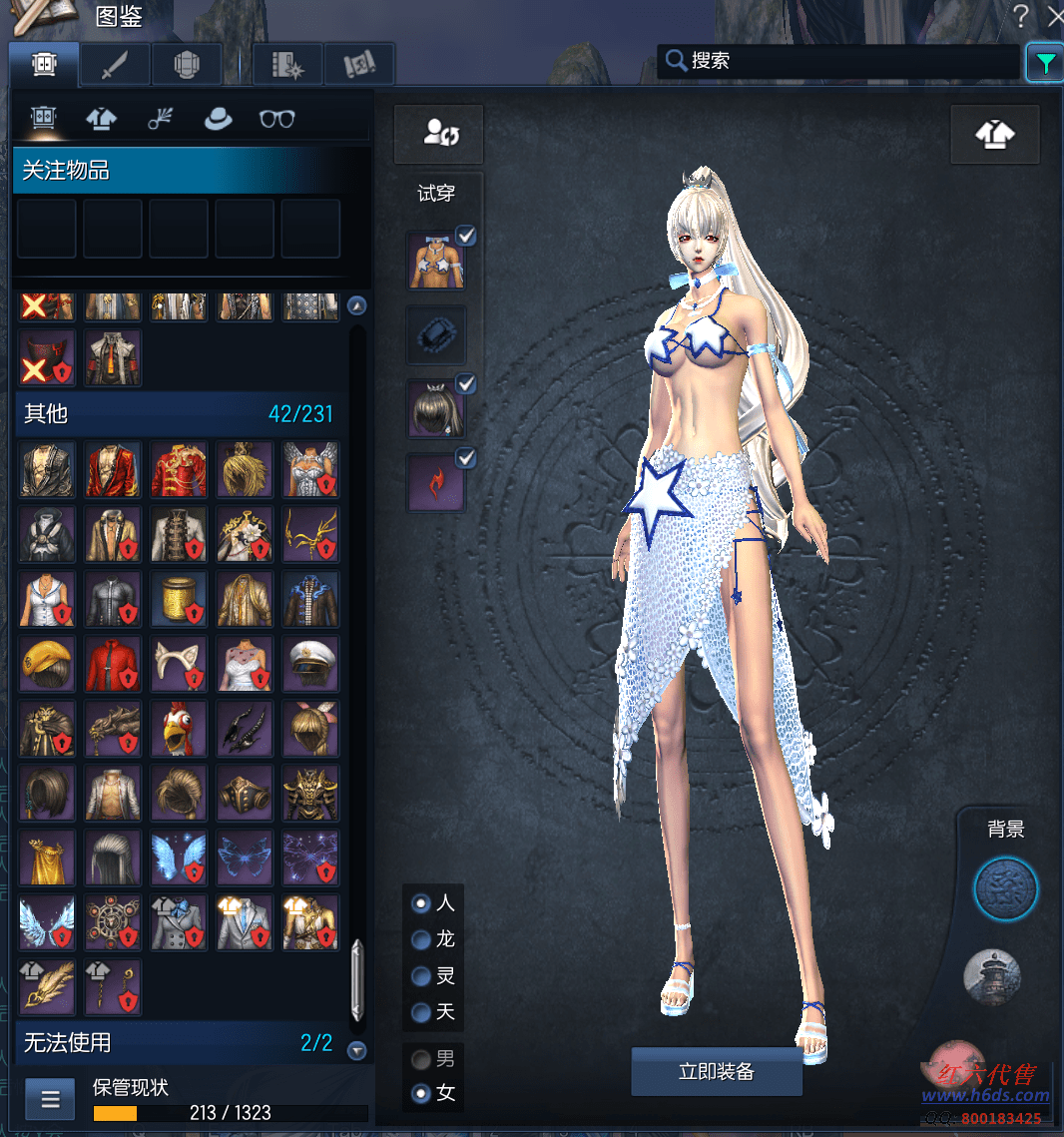Open the 保管现状 list menu button
This screenshot has width=1064, height=1137.
[x=50, y=1100]
